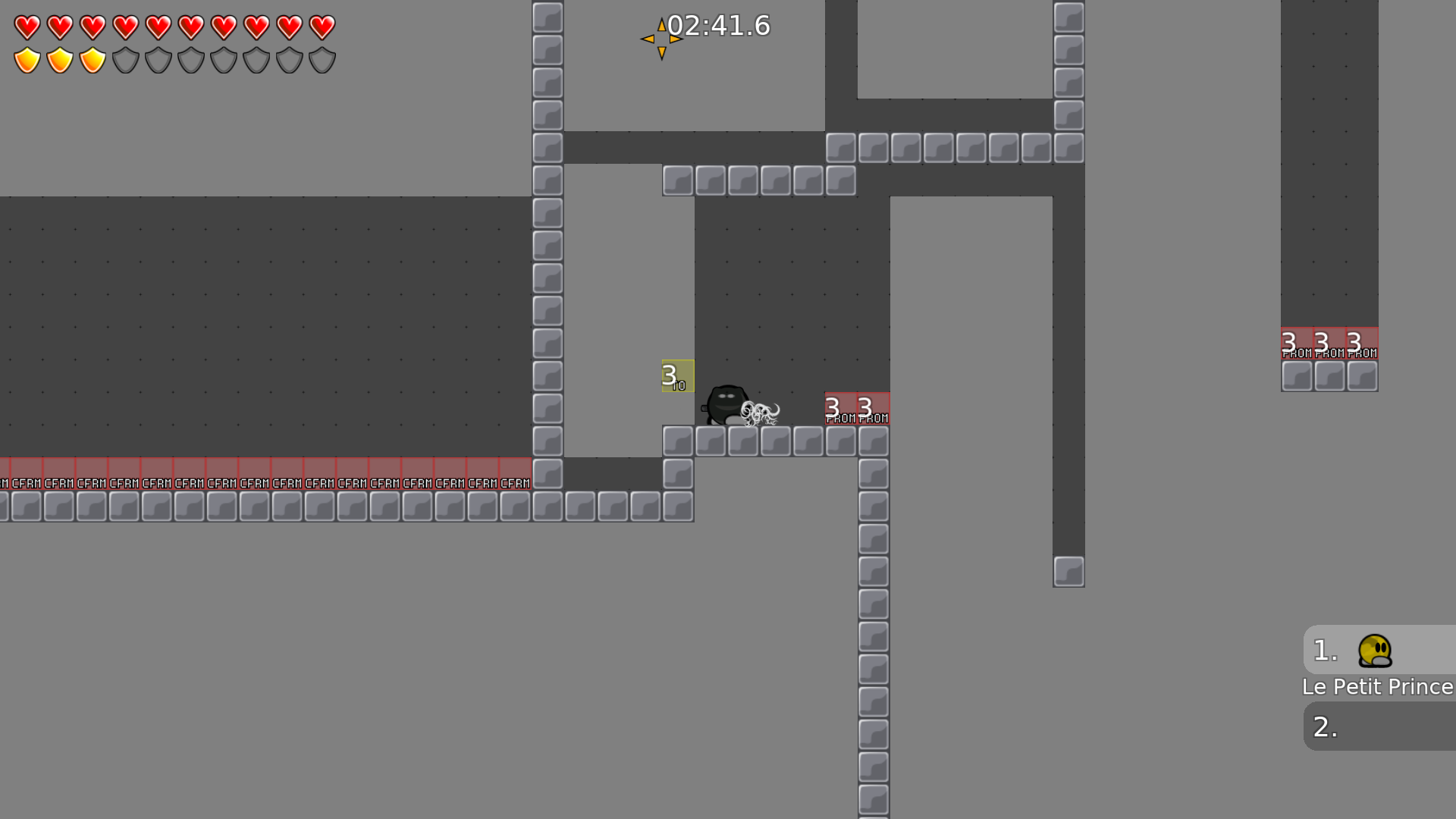Click the white hook rope near the player
Screen dimensions: 1456x819
762,413
